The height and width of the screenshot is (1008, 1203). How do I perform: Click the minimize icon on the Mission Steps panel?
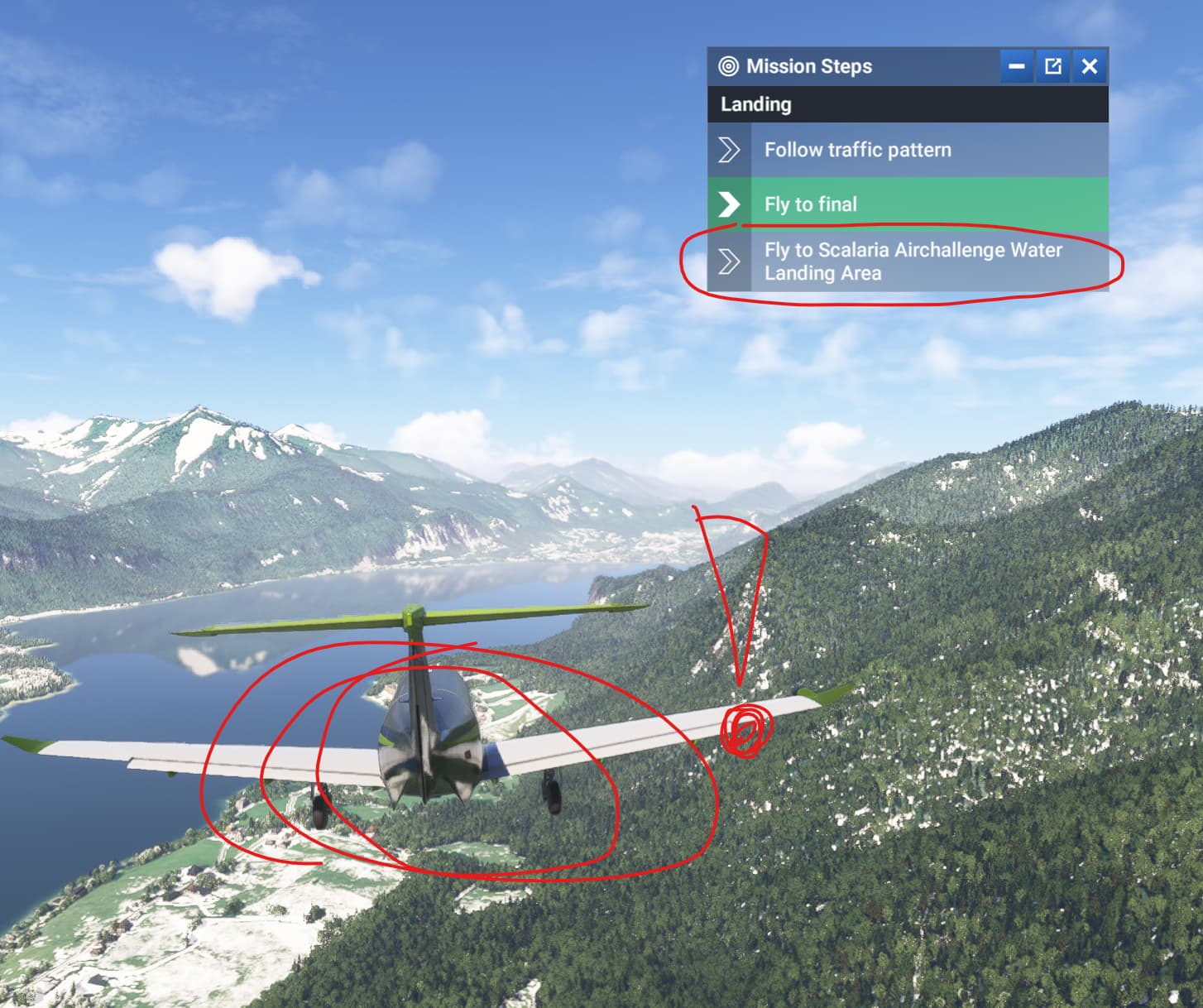[1017, 67]
